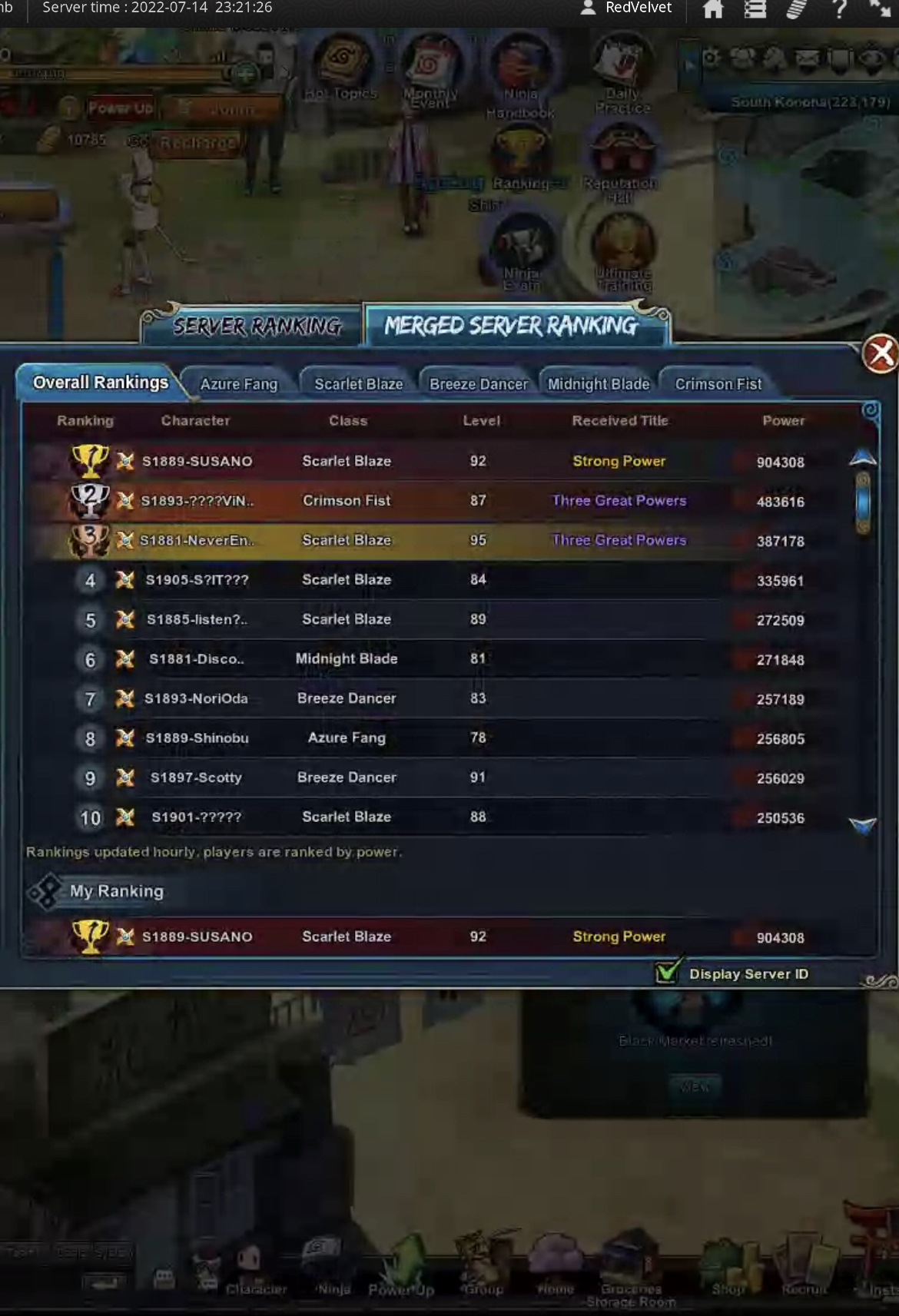Click the home icon in the top bar
The width and height of the screenshot is (899, 1316).
pyautogui.click(x=713, y=9)
